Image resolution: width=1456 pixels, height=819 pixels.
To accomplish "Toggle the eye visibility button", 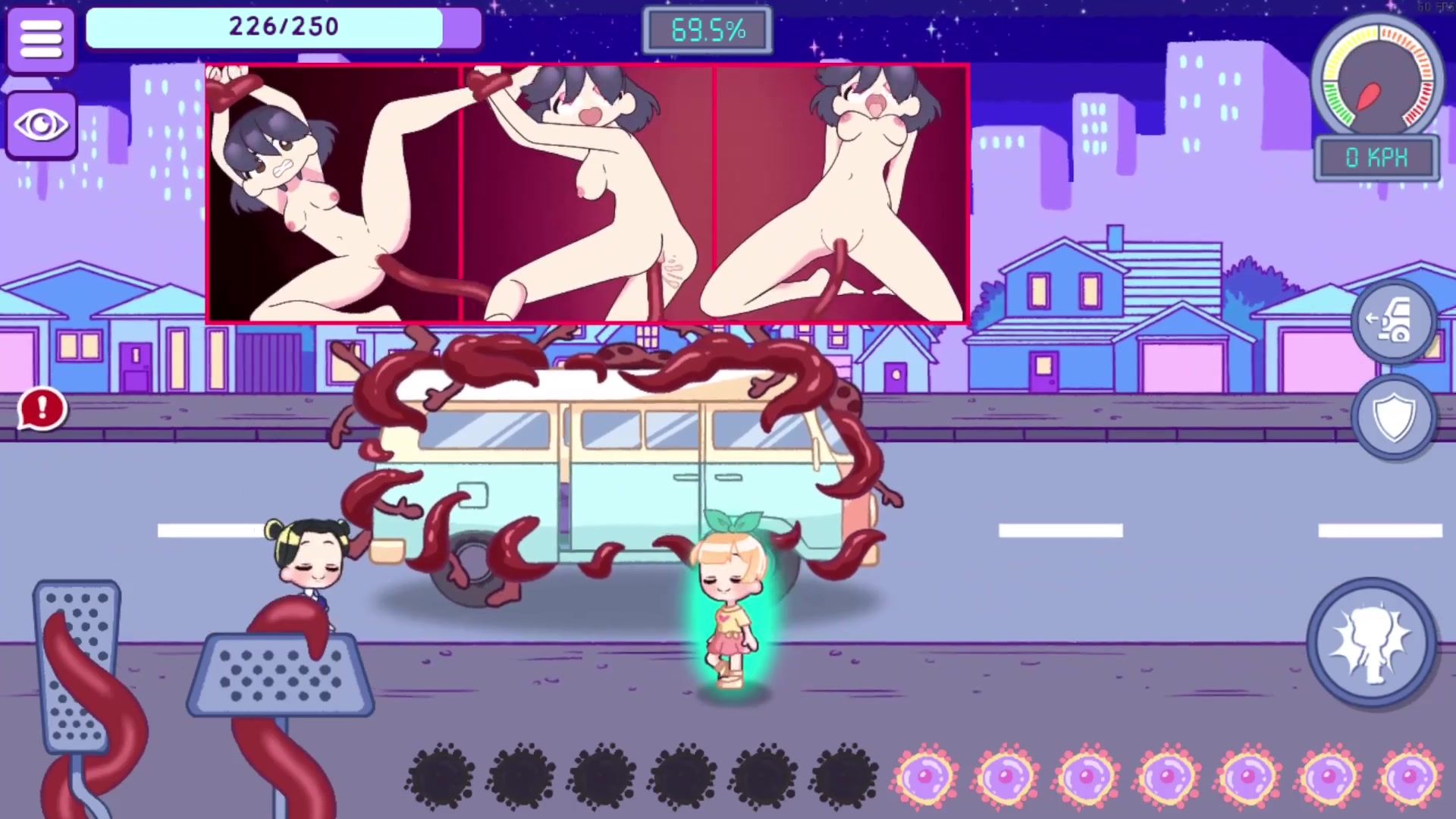I will coord(41,125).
